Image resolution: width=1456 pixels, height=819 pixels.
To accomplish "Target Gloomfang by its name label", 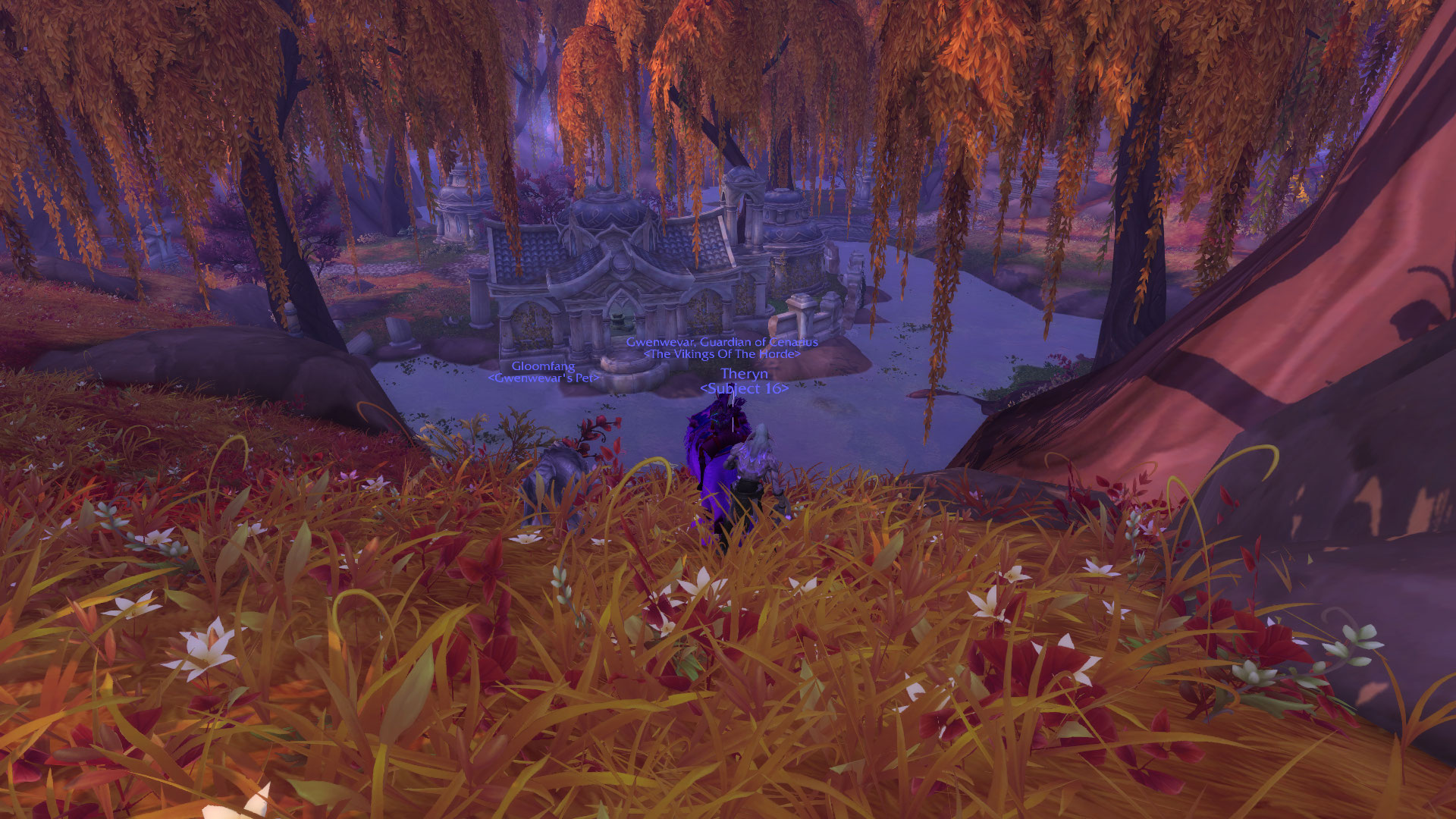I will pyautogui.click(x=543, y=367).
